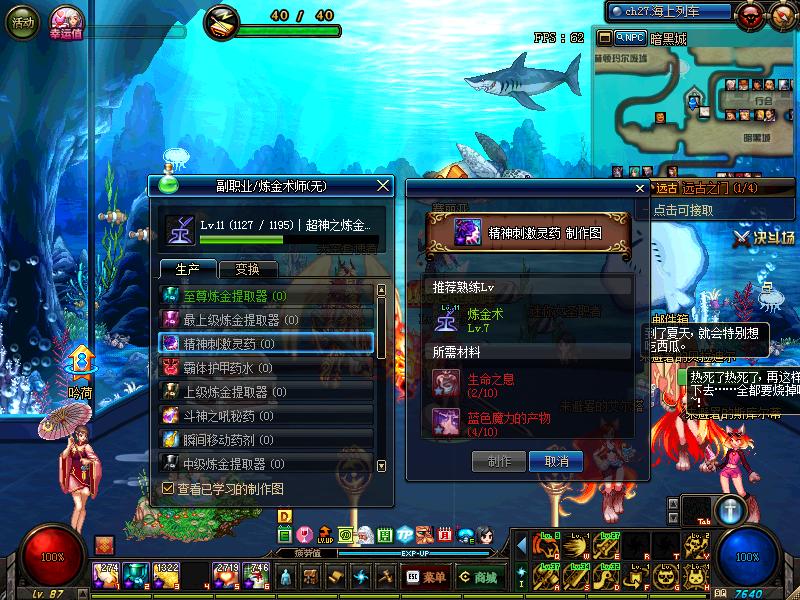Viewport: 800px width, 600px height.
Task: Open the ESC 菜单 menu
Action: click(x=427, y=577)
